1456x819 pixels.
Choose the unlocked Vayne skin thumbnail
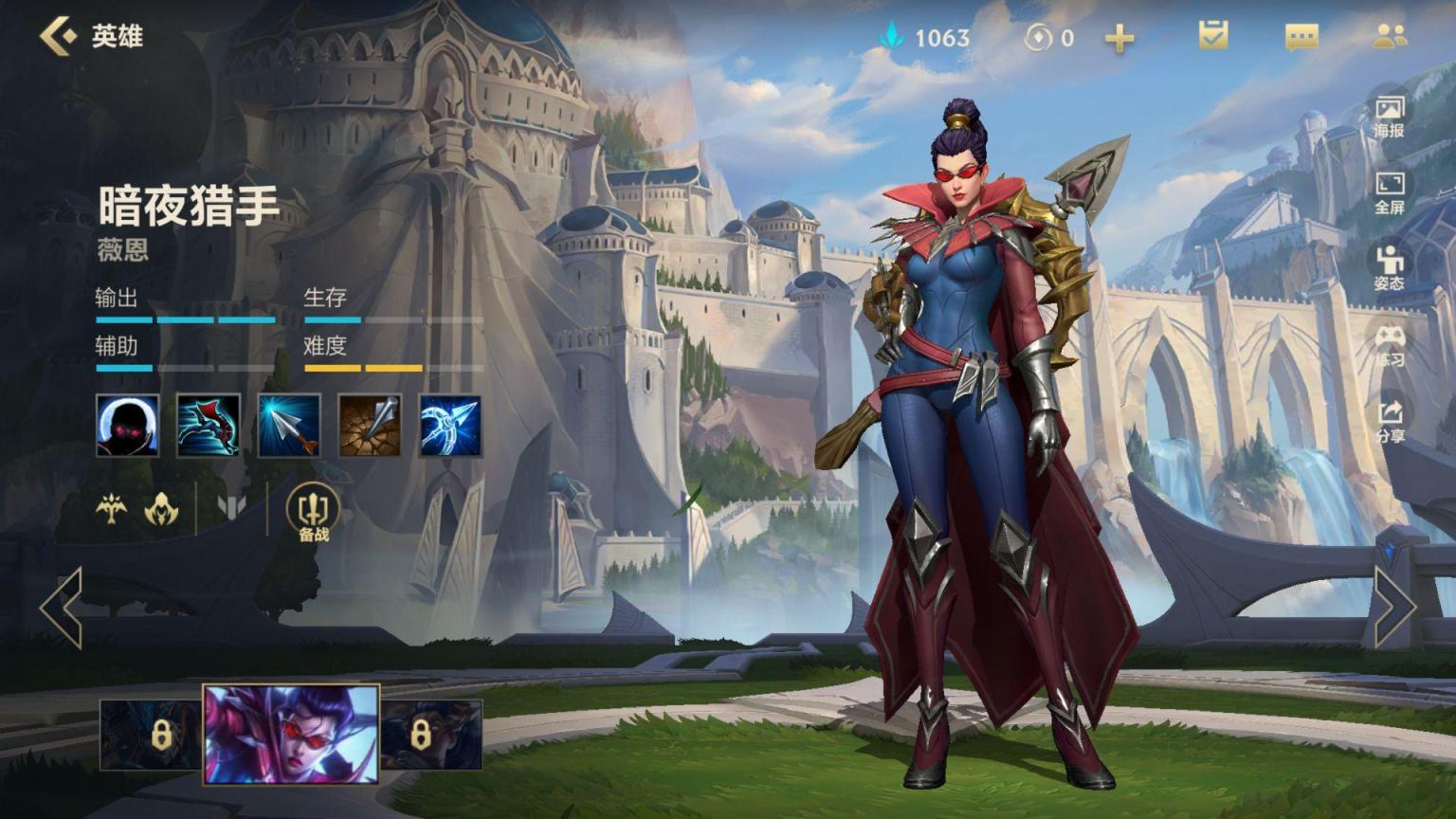[x=291, y=735]
